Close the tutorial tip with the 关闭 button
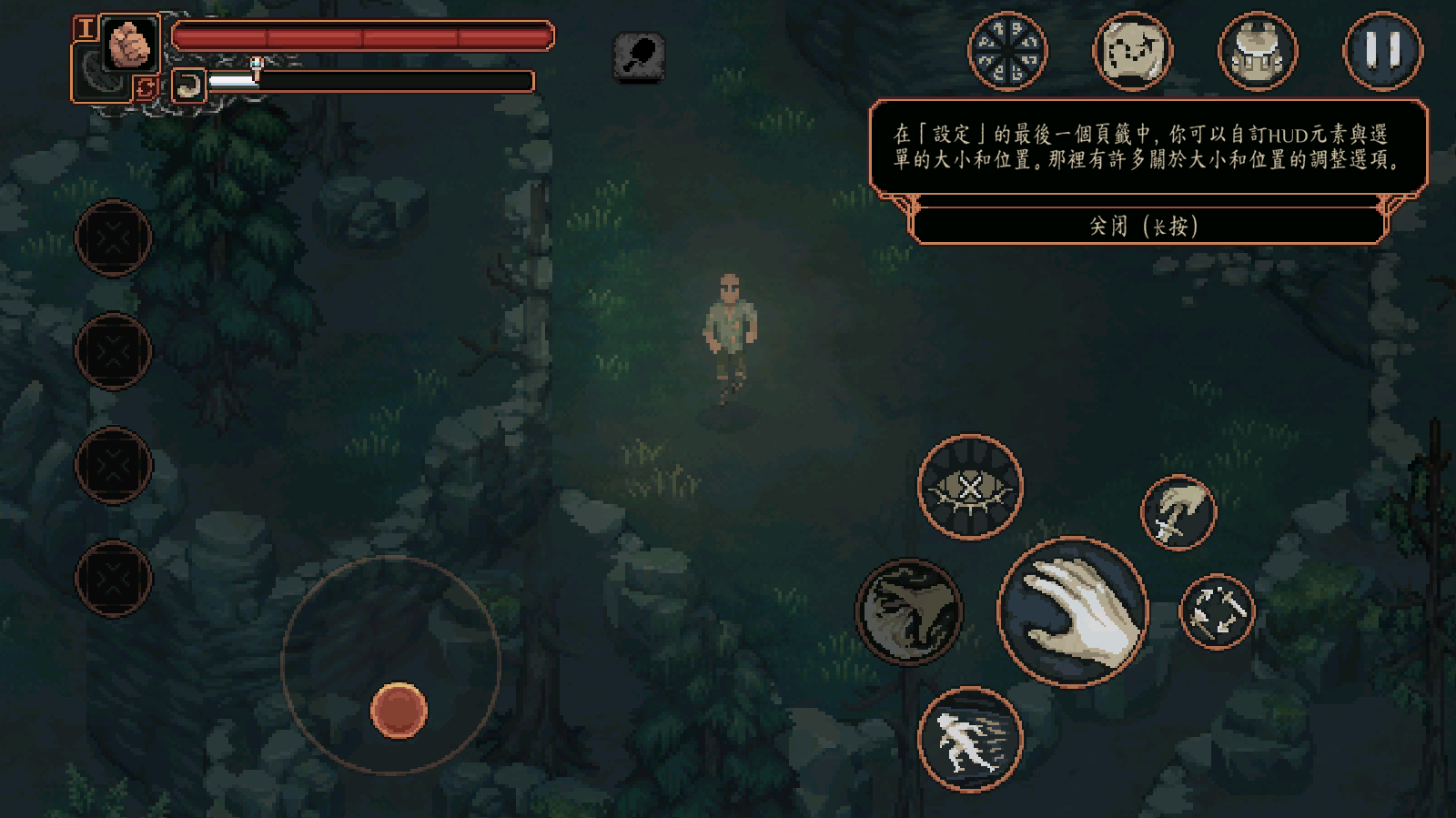The image size is (1456, 818). click(x=1145, y=226)
